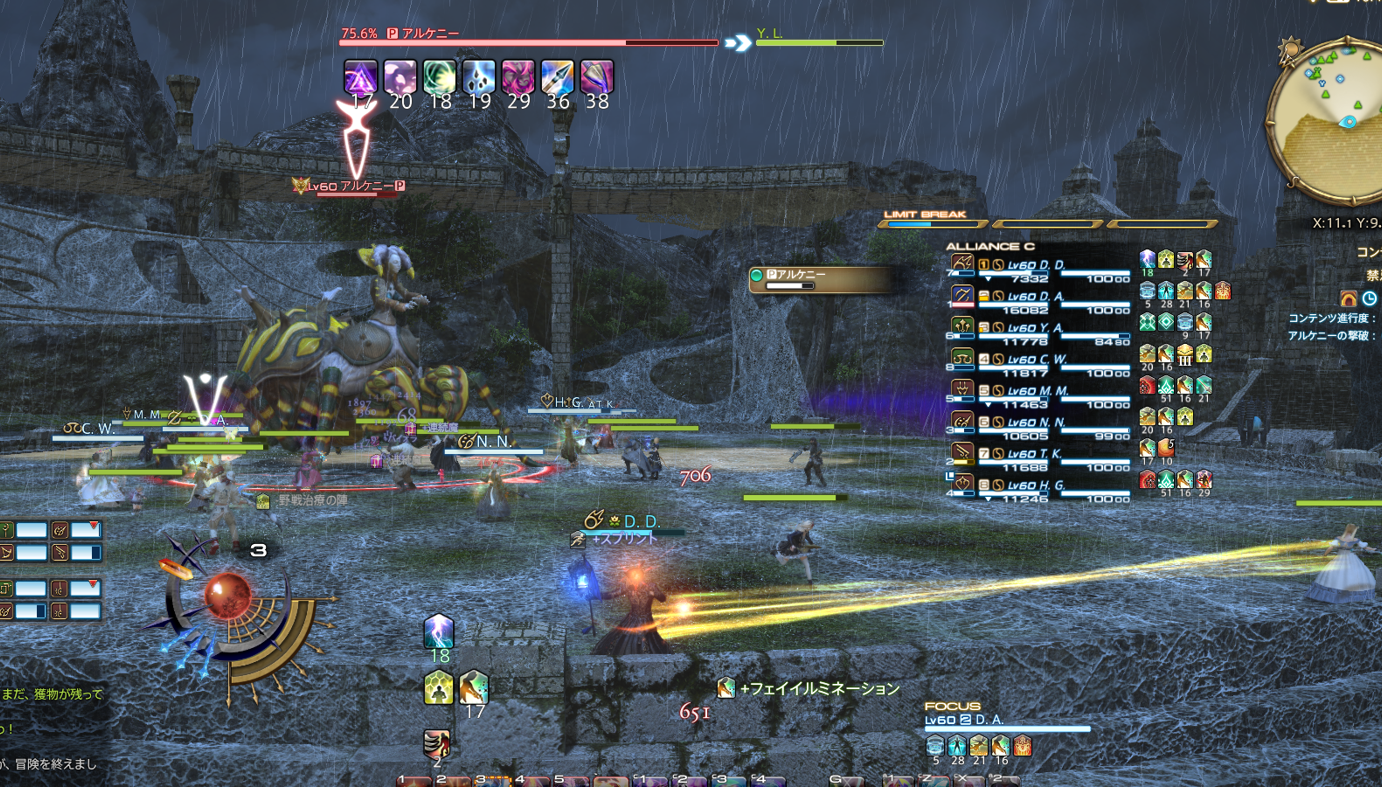Click the アルケニー enemy nameplate
1382x787 pixels.
357,186
